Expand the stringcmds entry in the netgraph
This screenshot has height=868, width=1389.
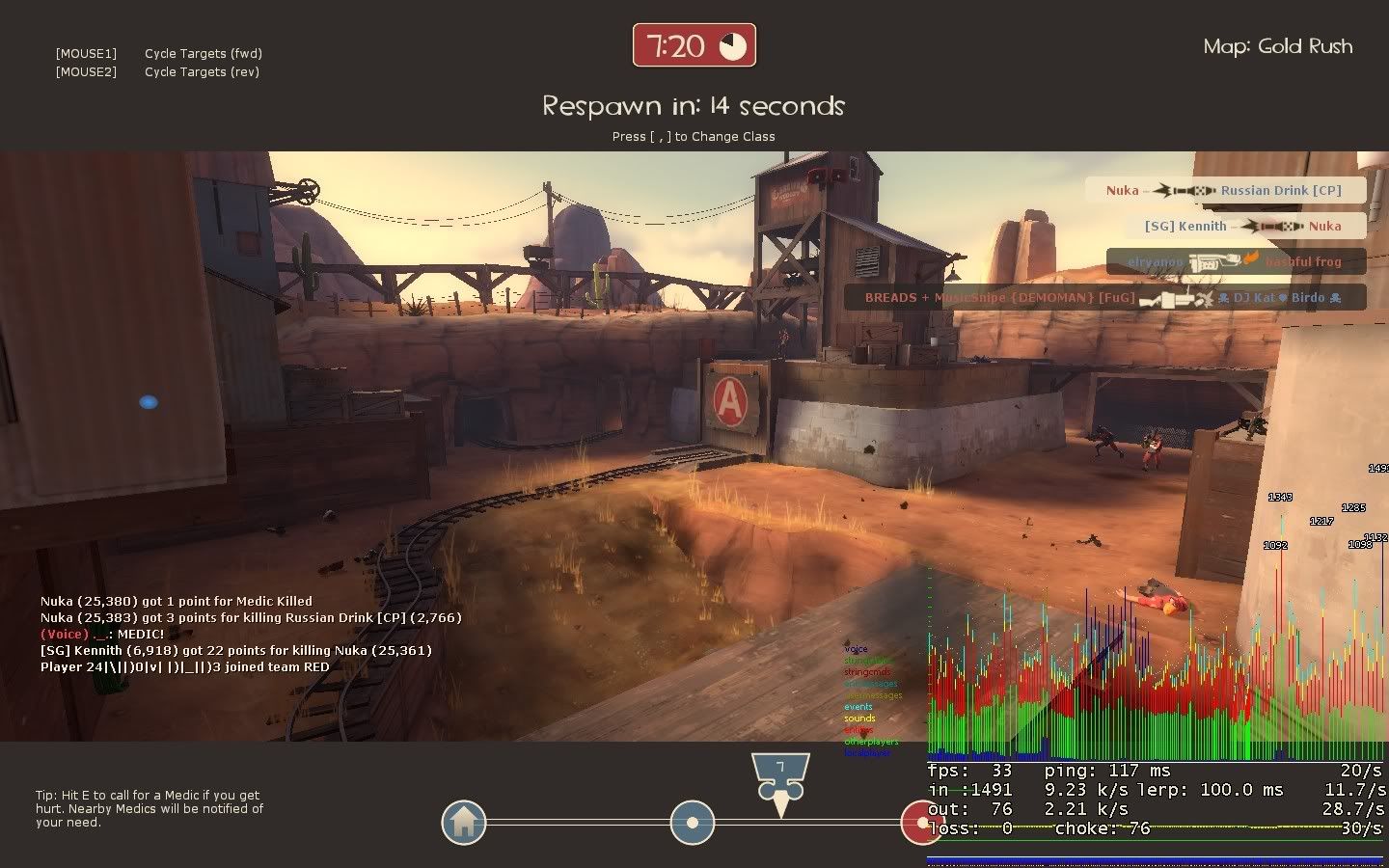click(868, 672)
